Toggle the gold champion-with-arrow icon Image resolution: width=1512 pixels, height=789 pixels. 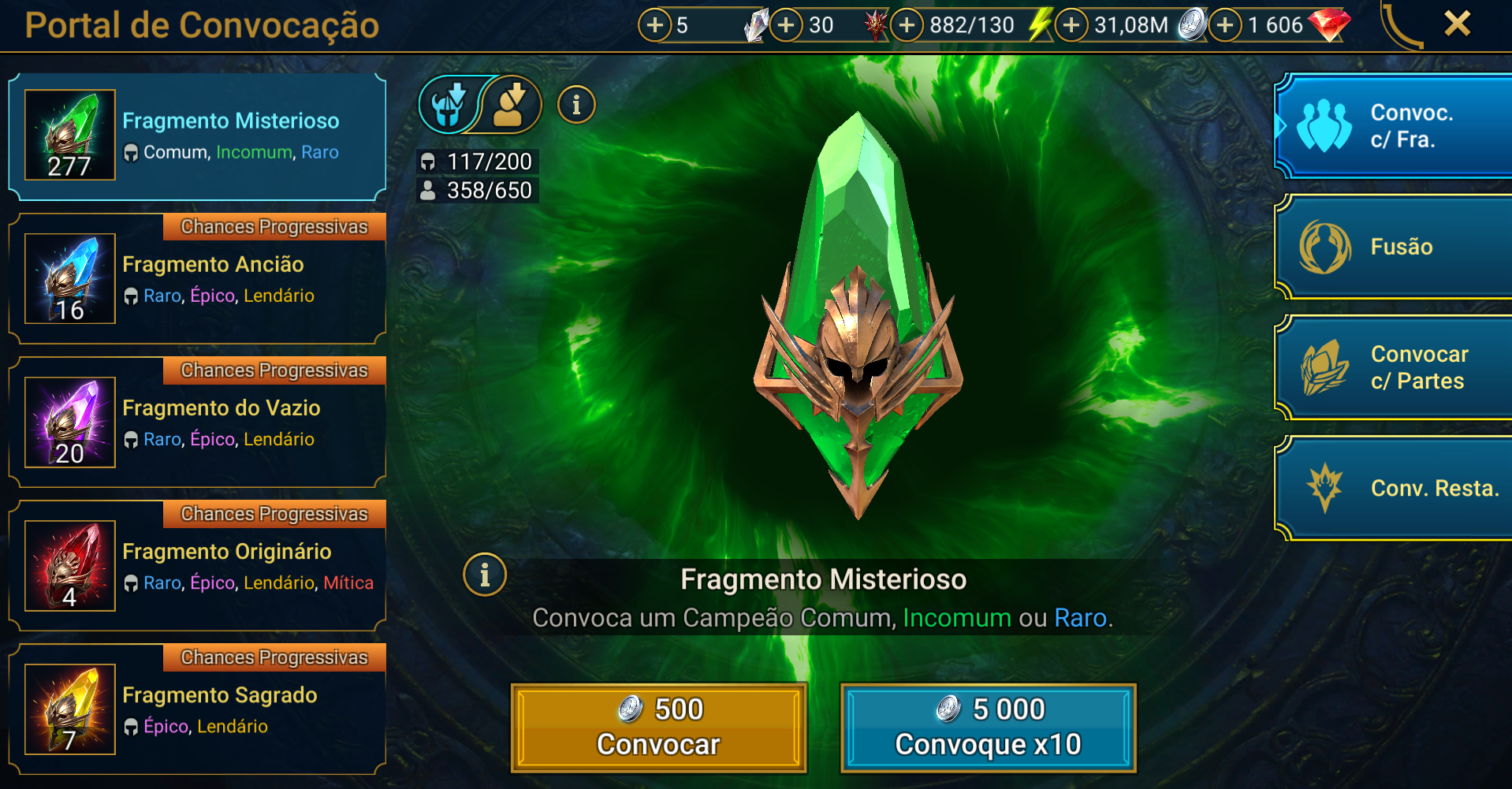click(x=512, y=105)
